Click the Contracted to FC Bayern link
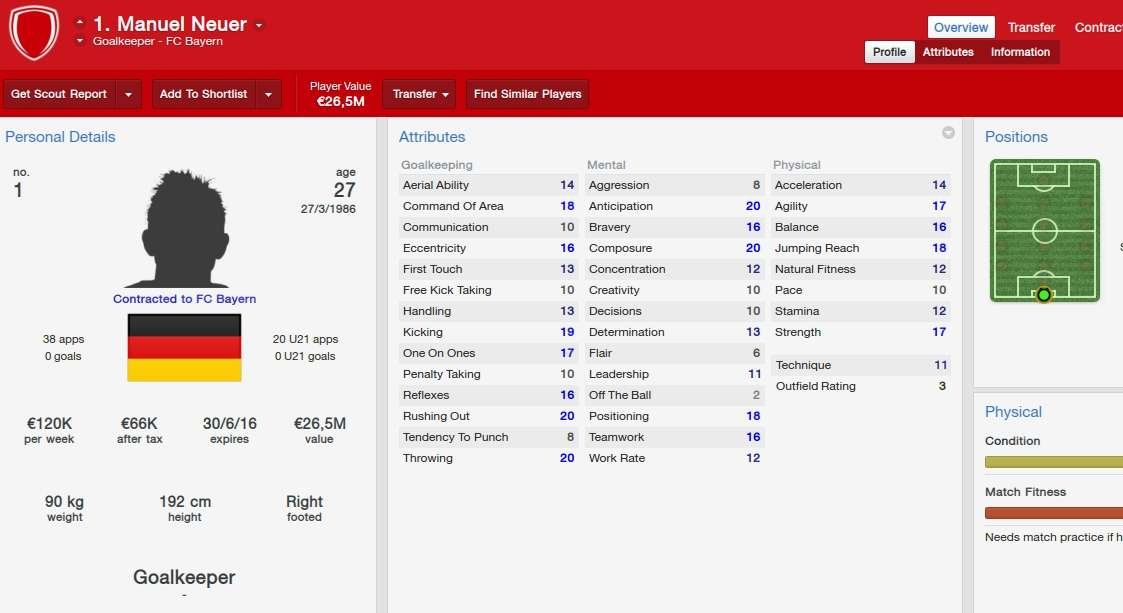The height and width of the screenshot is (613, 1123). pos(184,299)
